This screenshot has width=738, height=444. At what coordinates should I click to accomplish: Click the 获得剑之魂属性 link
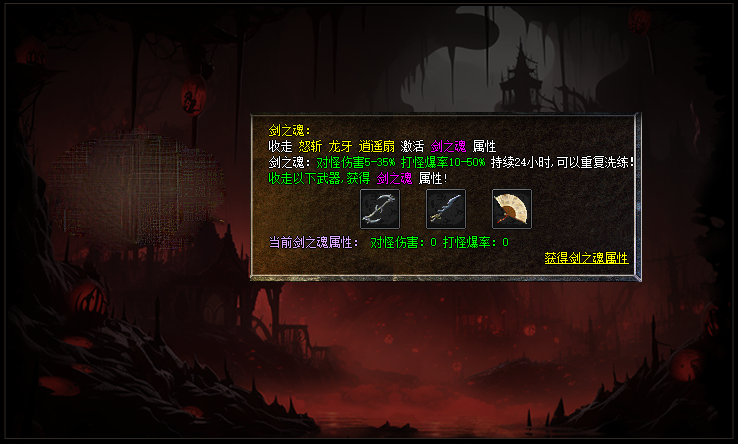[586, 258]
